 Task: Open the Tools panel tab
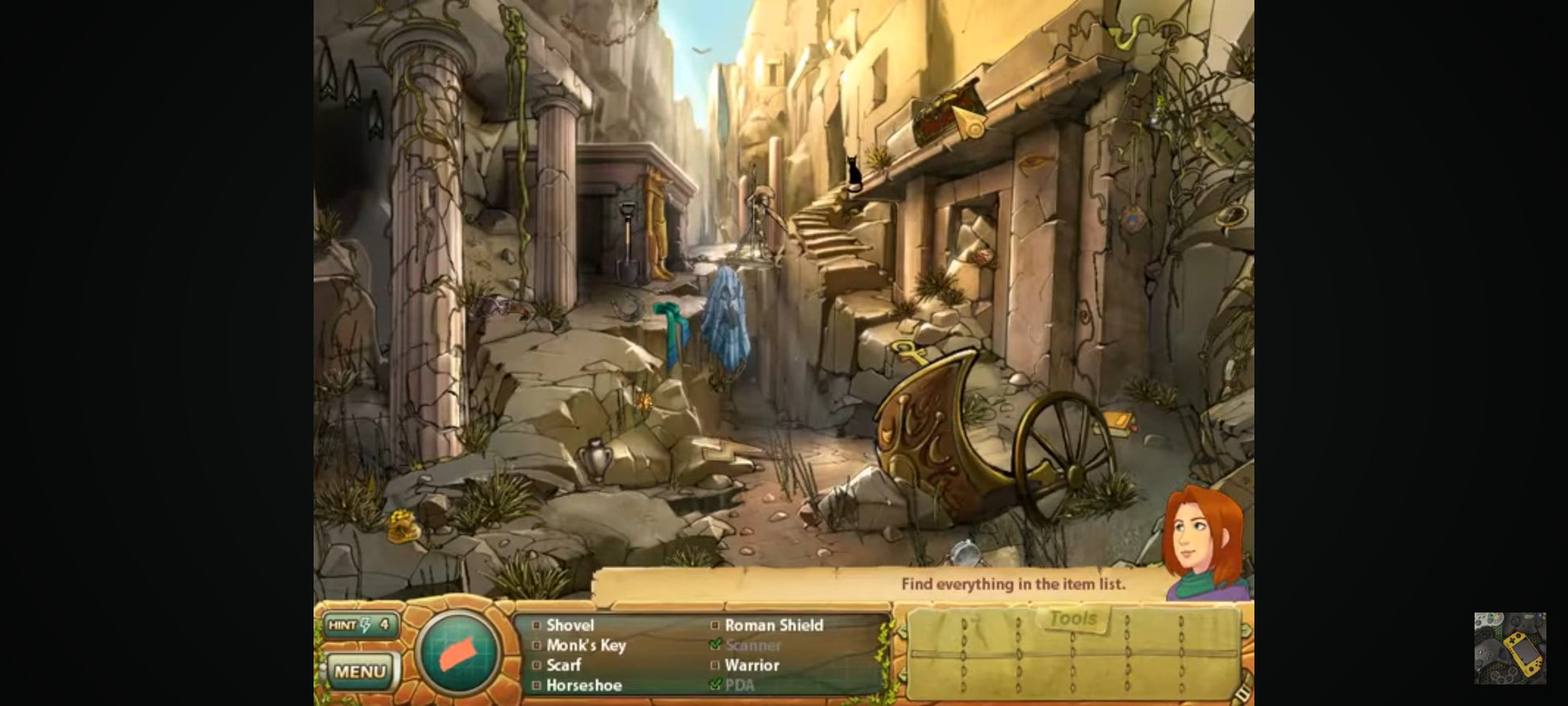tap(1072, 619)
